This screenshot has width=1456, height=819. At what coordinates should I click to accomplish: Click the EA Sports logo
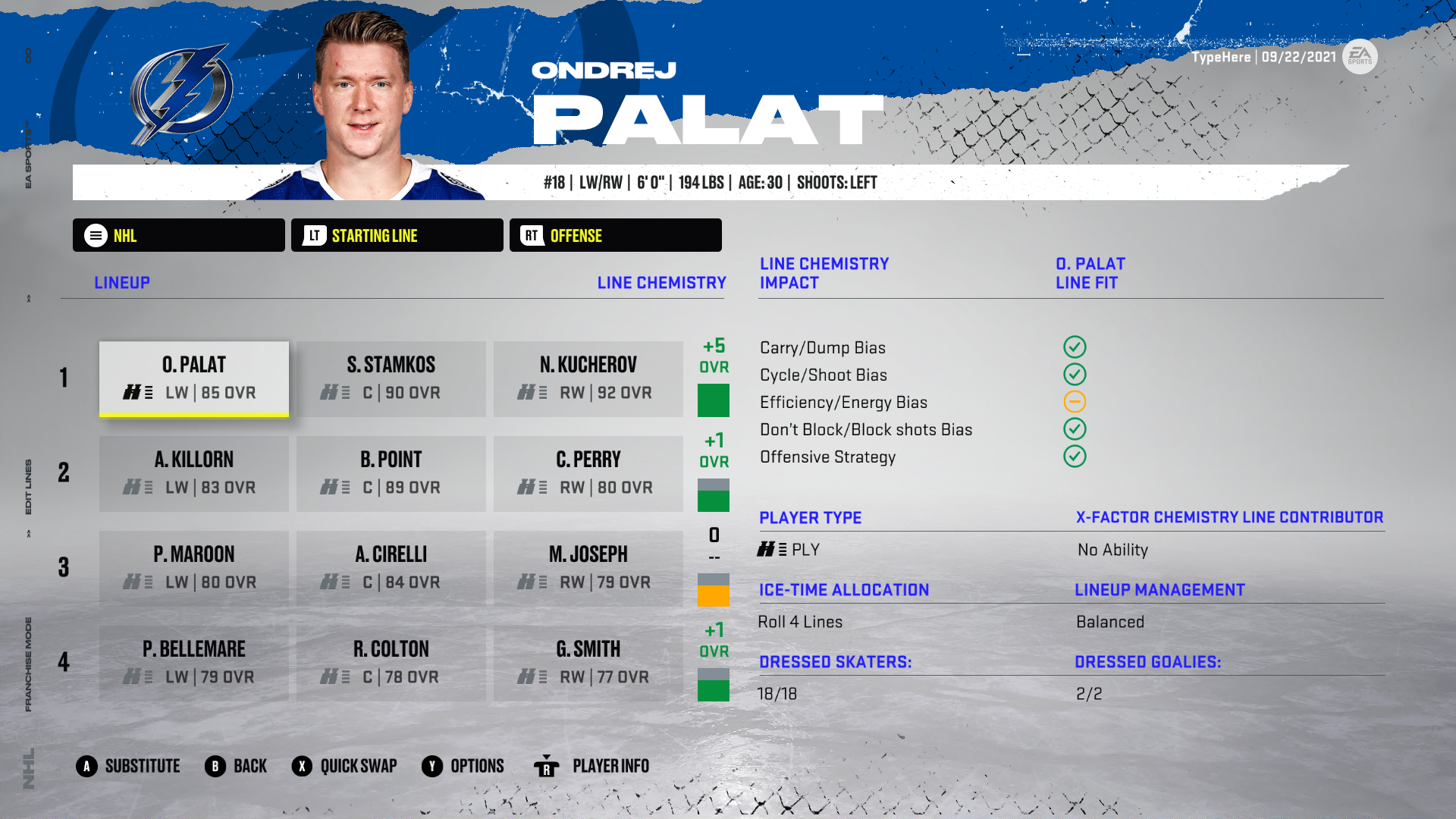tap(1360, 56)
